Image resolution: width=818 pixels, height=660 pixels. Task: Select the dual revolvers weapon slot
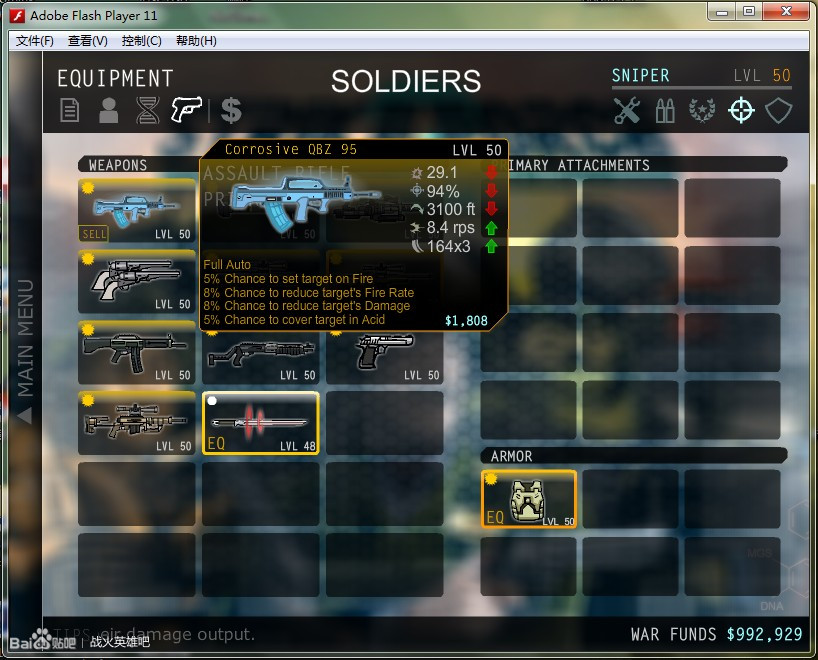(137, 281)
